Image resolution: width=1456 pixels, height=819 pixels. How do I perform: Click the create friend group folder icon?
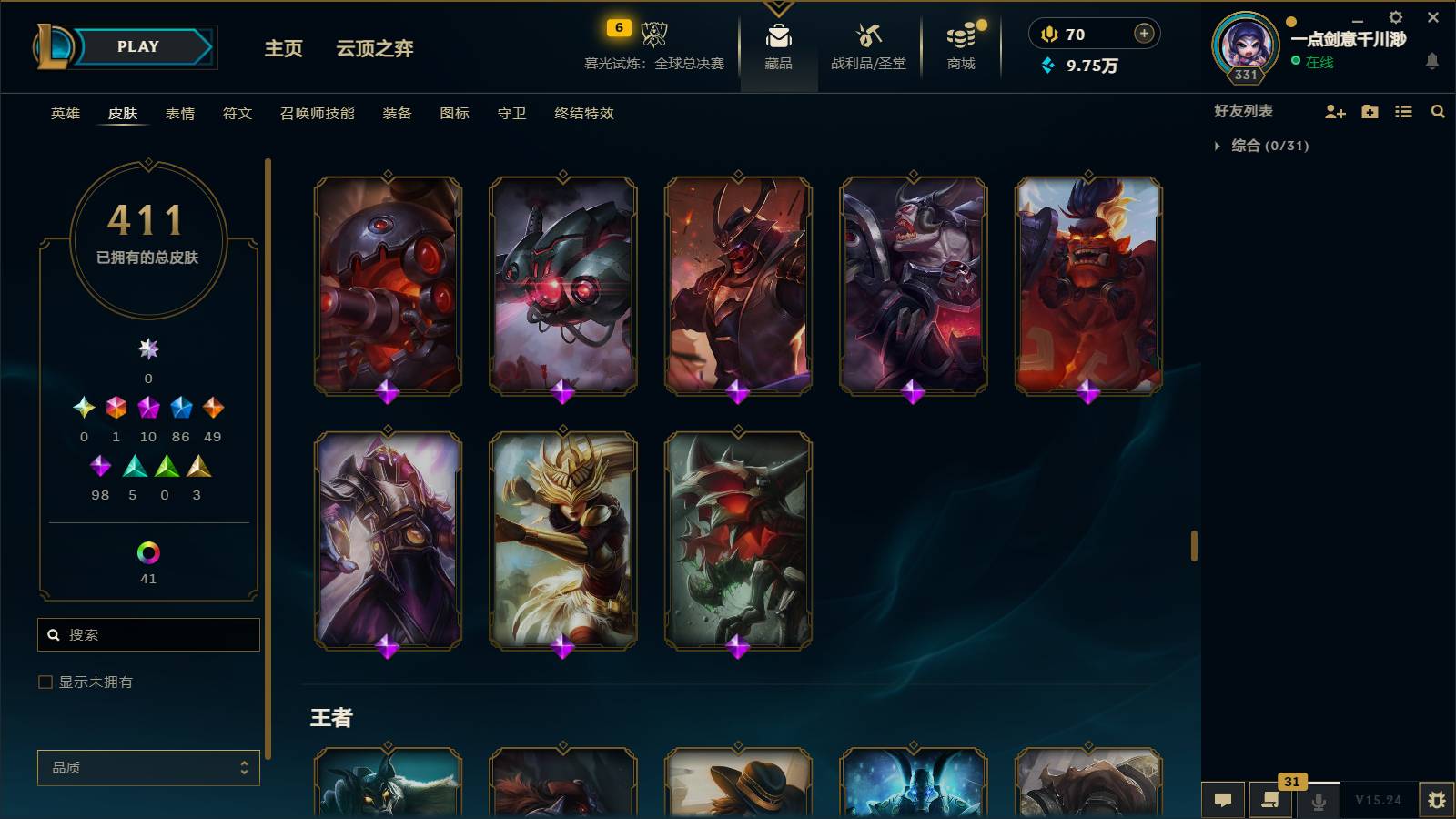(x=1370, y=112)
